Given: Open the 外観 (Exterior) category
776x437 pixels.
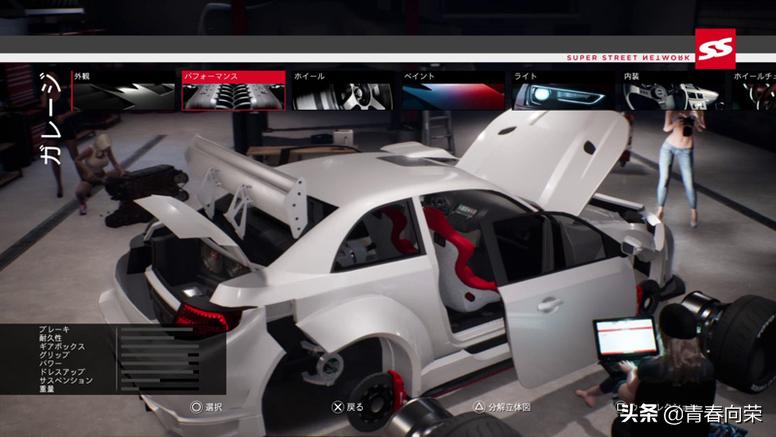Looking at the screenshot, I should pyautogui.click(x=120, y=90).
